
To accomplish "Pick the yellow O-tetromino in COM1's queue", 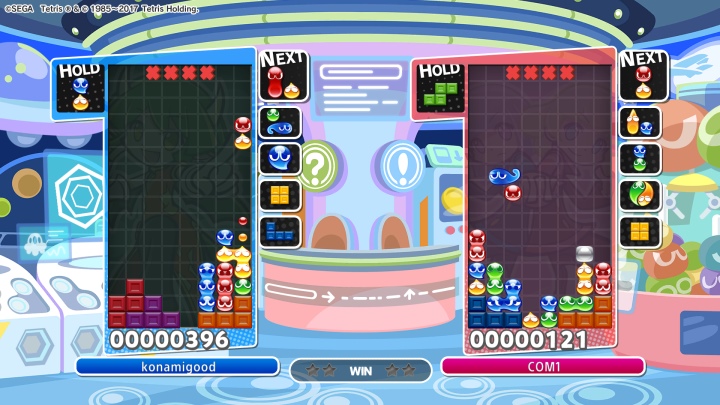I will [x=640, y=231].
